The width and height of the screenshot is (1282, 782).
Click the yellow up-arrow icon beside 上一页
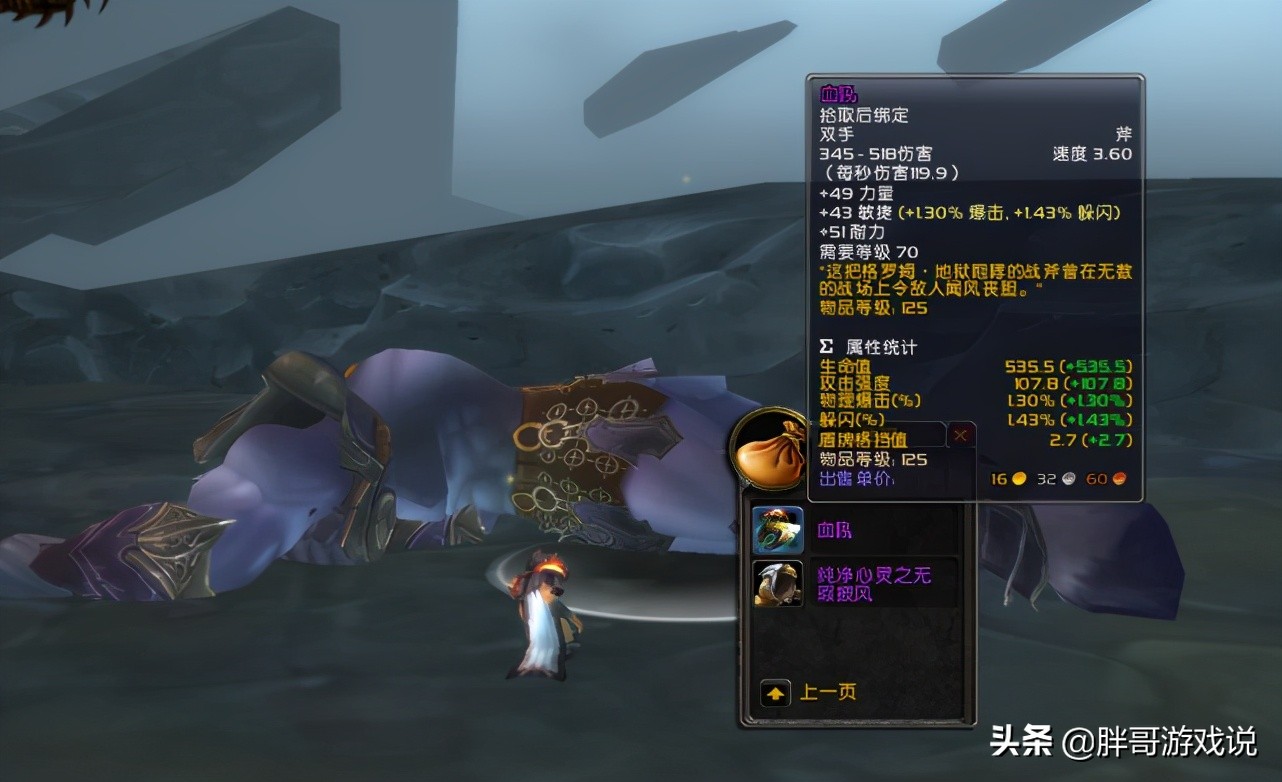774,692
